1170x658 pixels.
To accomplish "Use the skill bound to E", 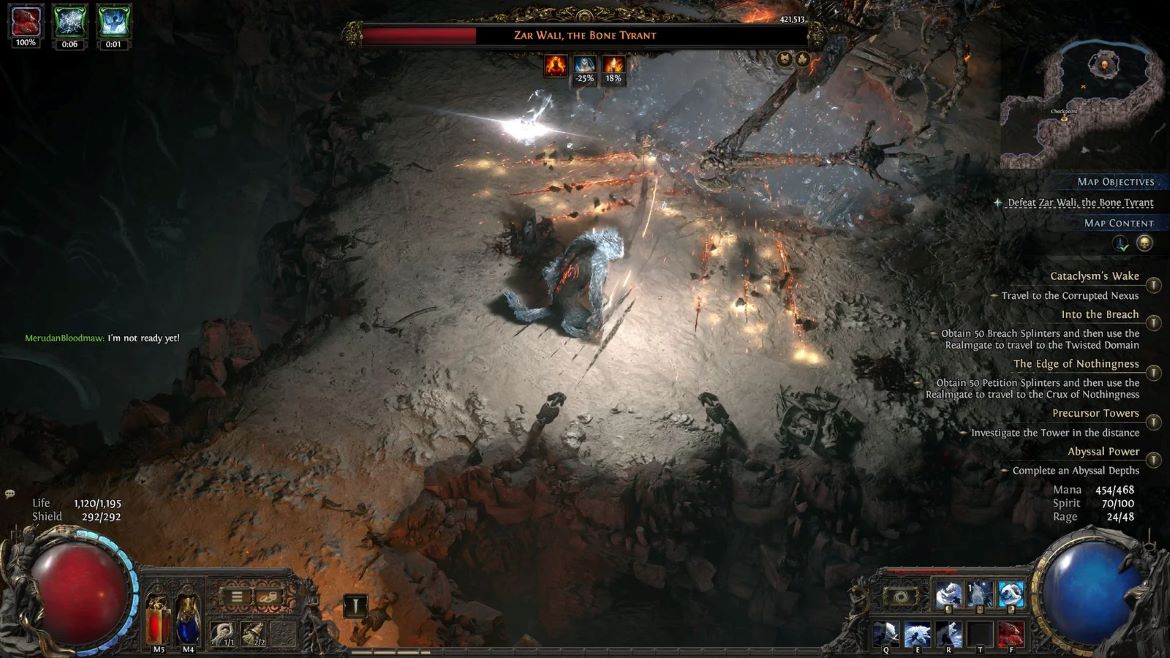I will pos(918,634).
